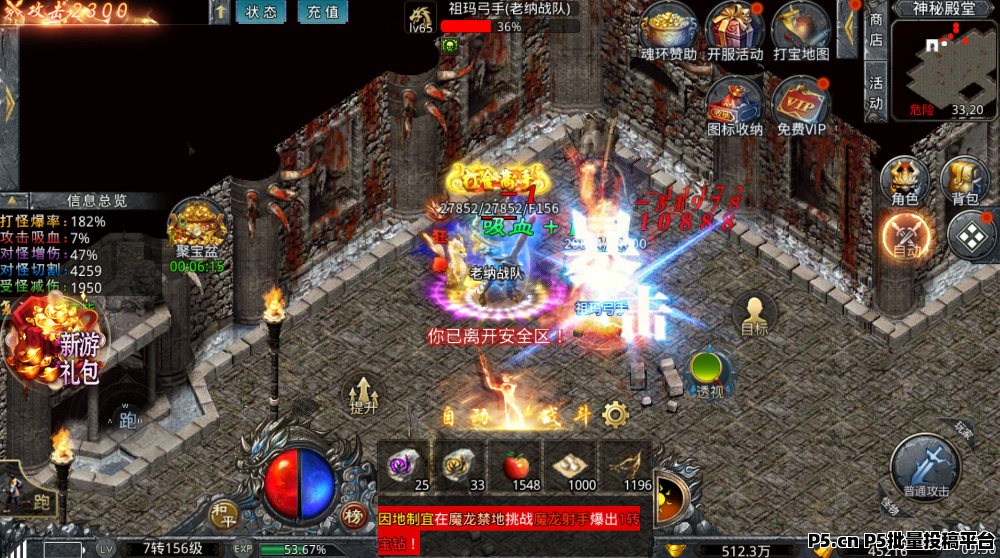Open the 状态 status panel
Image resolution: width=1000 pixels, height=558 pixels.
(261, 12)
